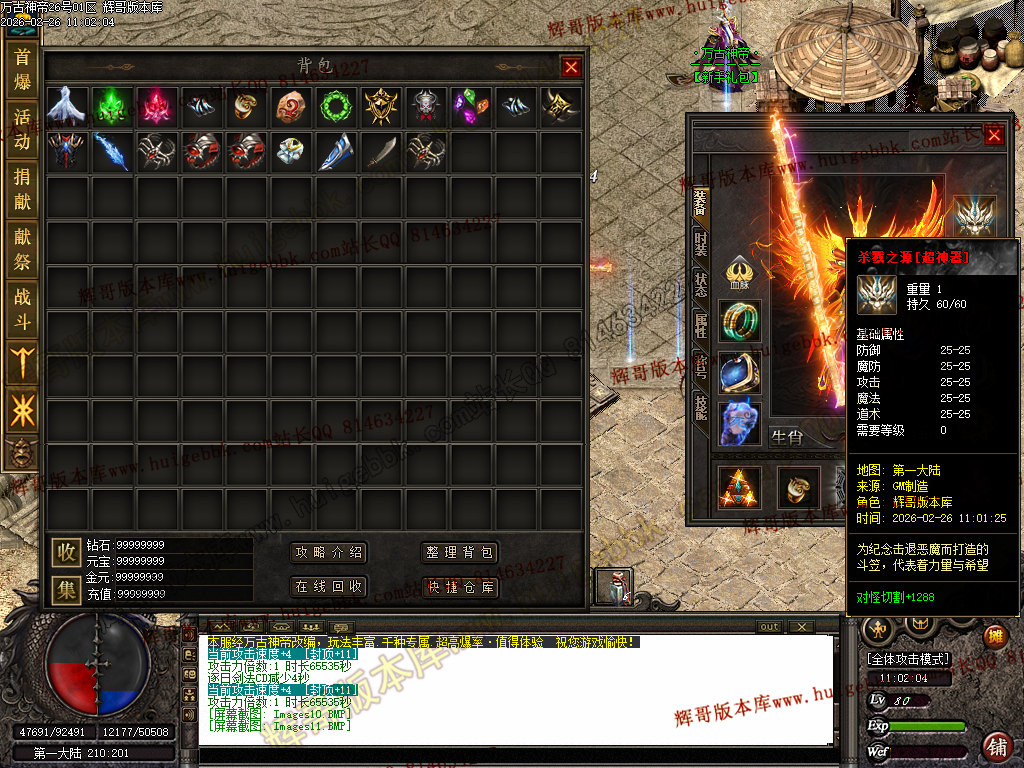Click the 铺 shop button
1024x768 pixels.
click(996, 745)
